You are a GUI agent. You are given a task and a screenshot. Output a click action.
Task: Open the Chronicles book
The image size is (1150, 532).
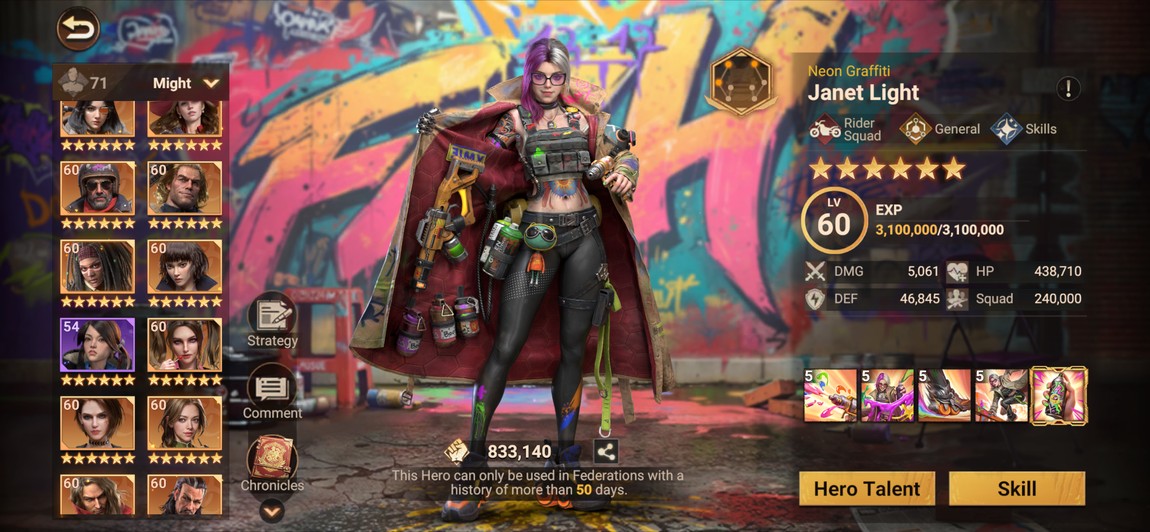pyautogui.click(x=272, y=464)
